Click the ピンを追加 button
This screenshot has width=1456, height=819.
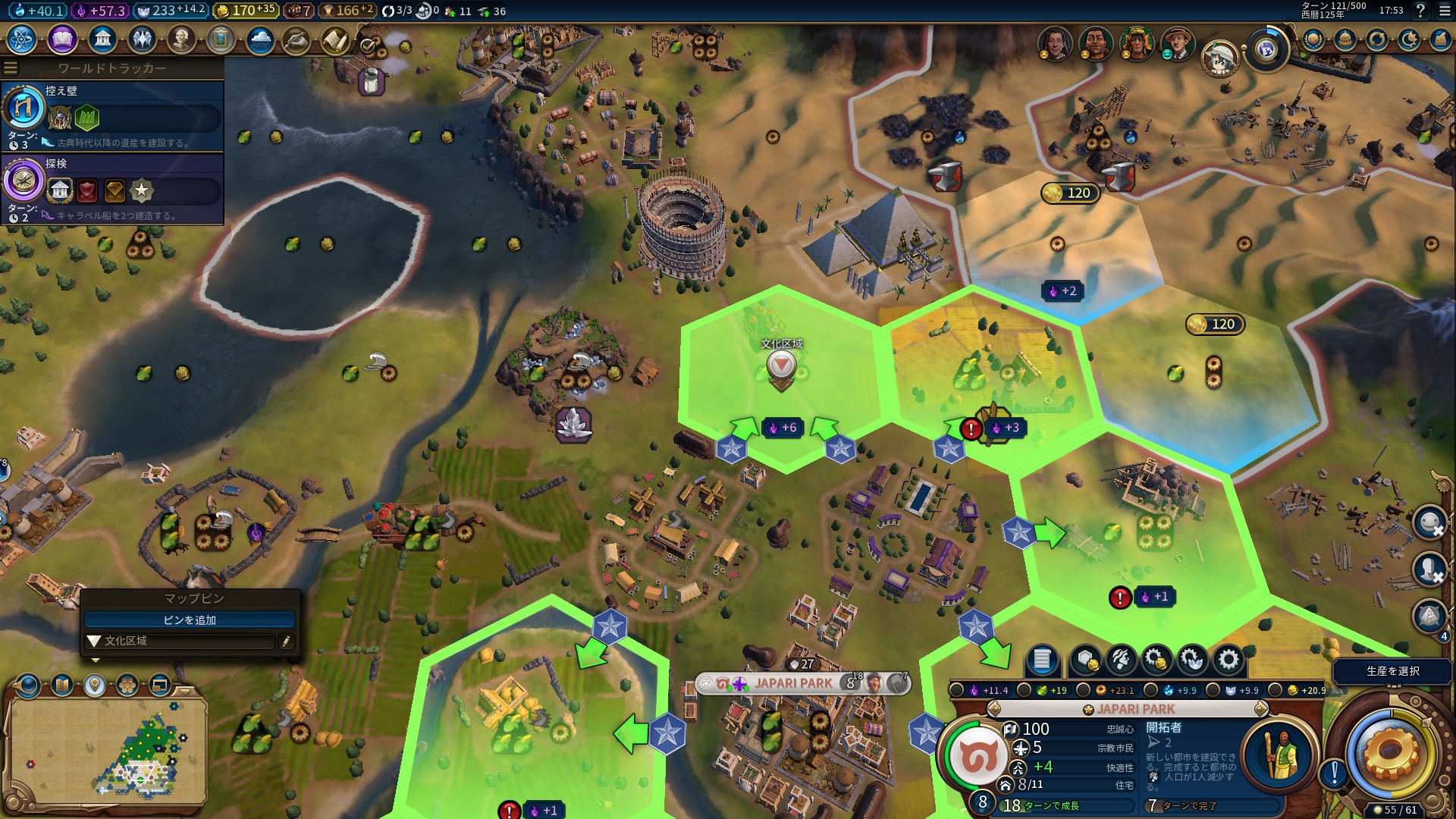190,620
